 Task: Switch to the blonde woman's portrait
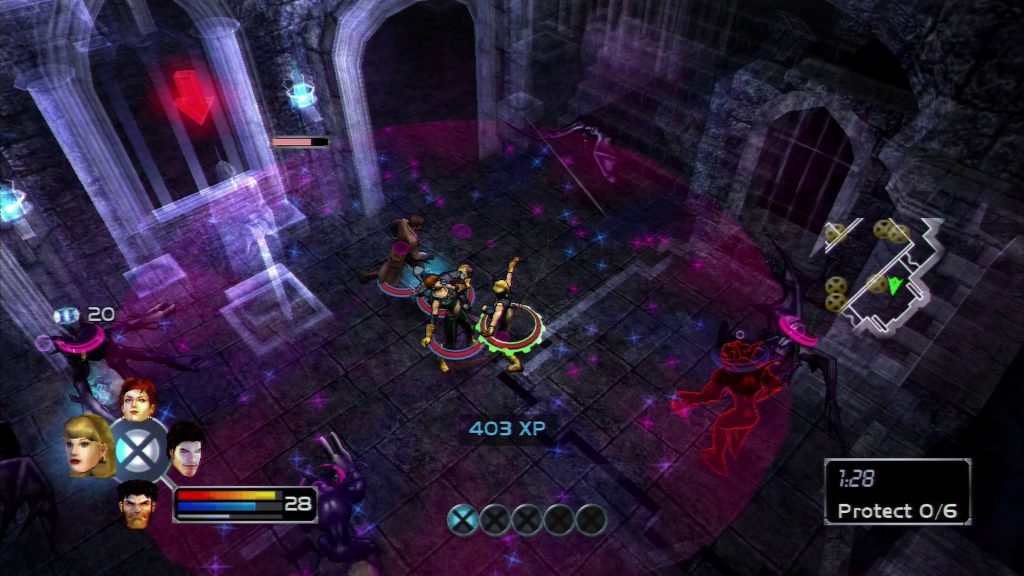[x=88, y=446]
